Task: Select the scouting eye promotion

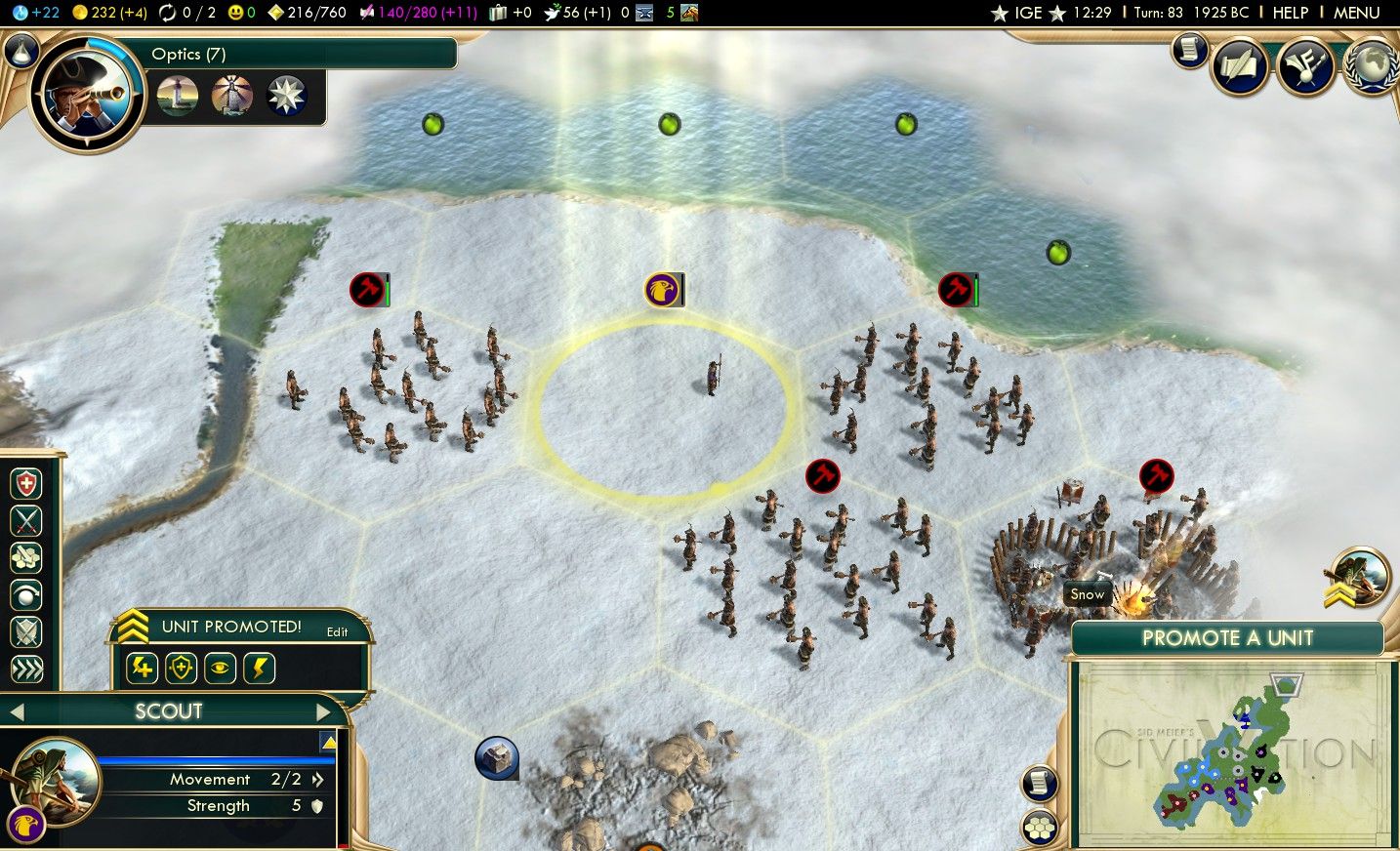Action: (220, 668)
